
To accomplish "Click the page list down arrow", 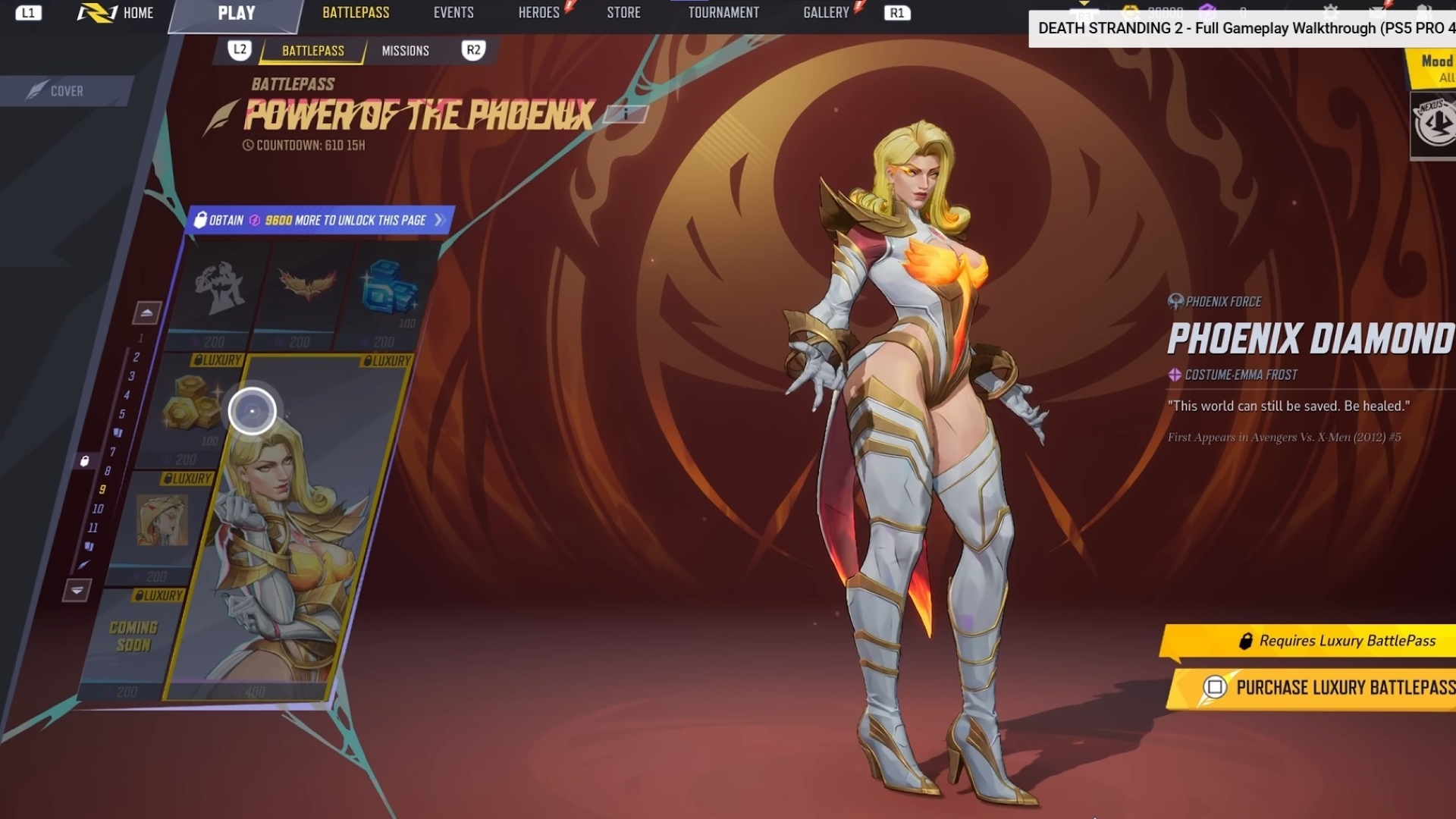I will pyautogui.click(x=77, y=589).
